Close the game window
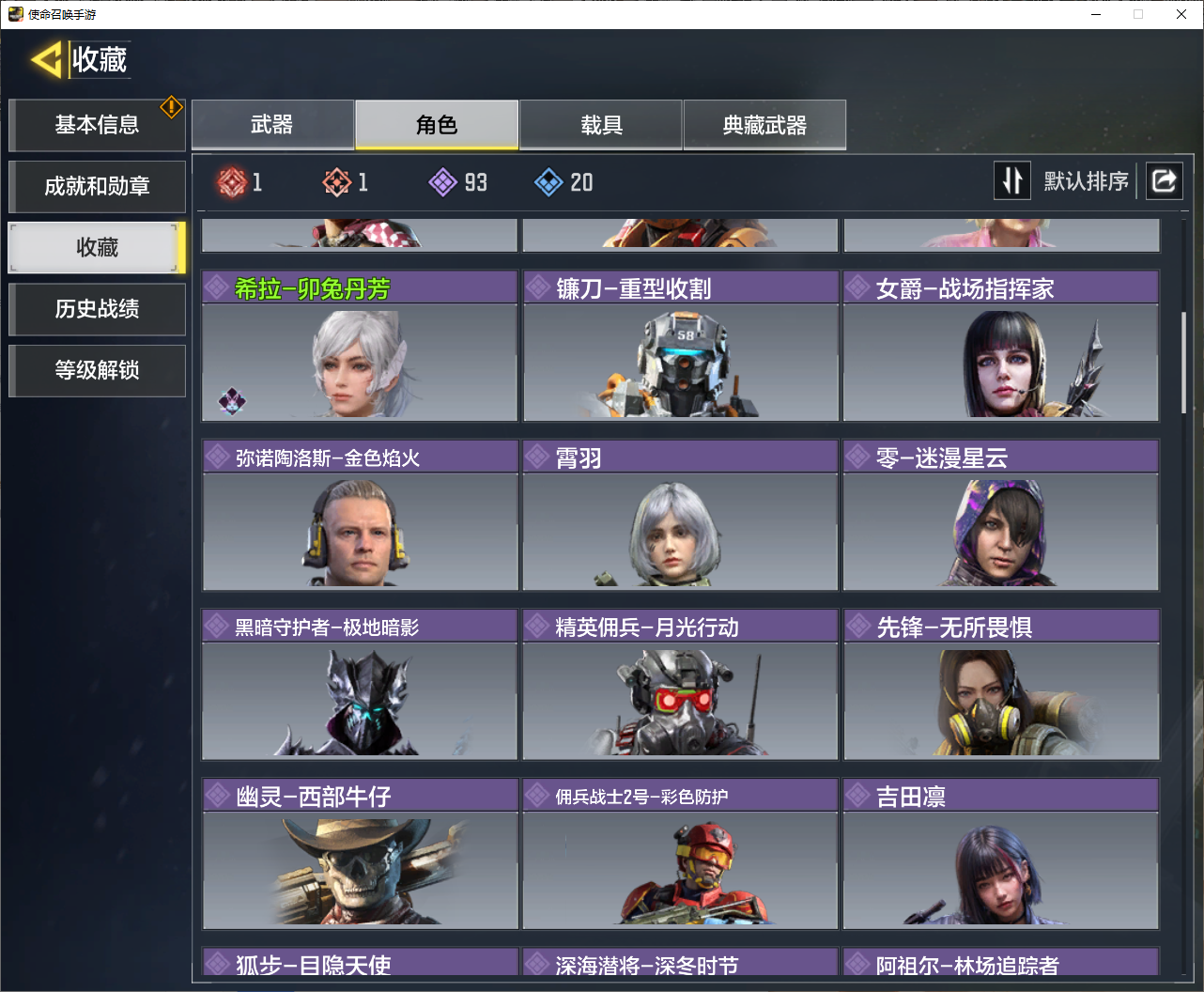 click(1181, 14)
